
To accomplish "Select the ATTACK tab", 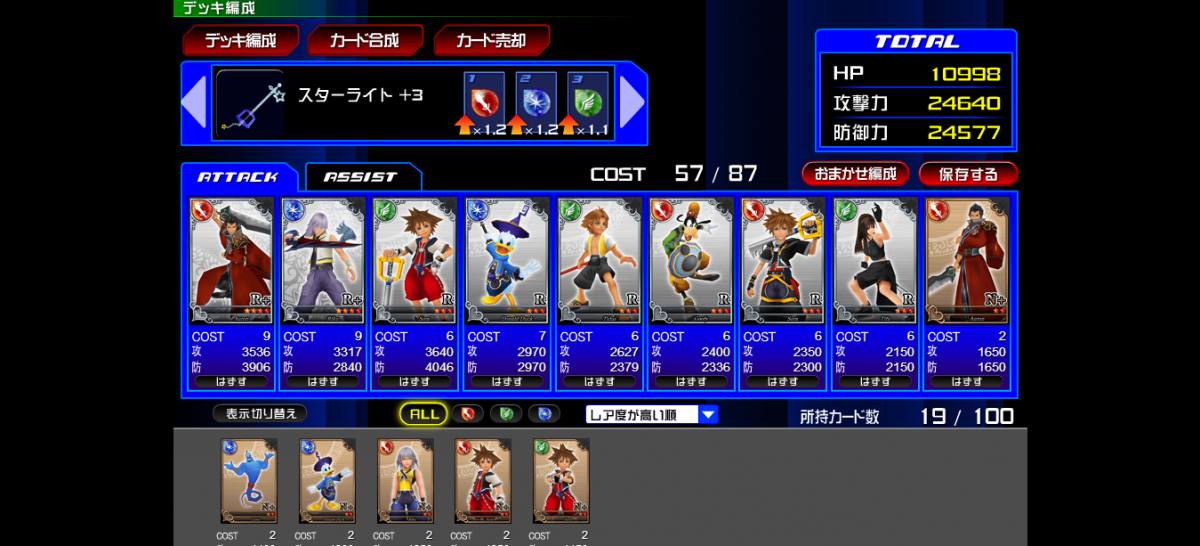I will tap(238, 177).
